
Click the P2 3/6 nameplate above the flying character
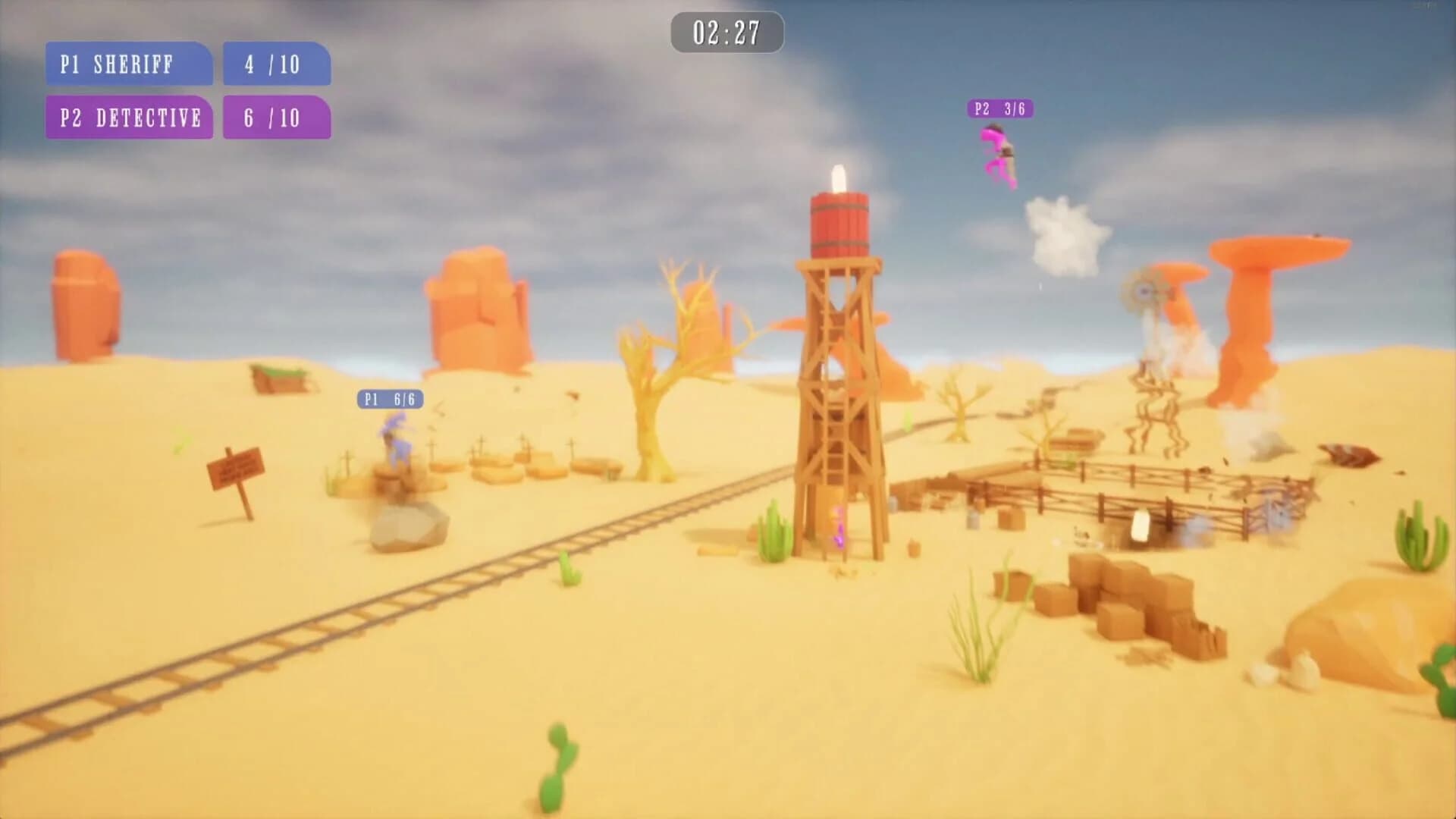point(1003,109)
